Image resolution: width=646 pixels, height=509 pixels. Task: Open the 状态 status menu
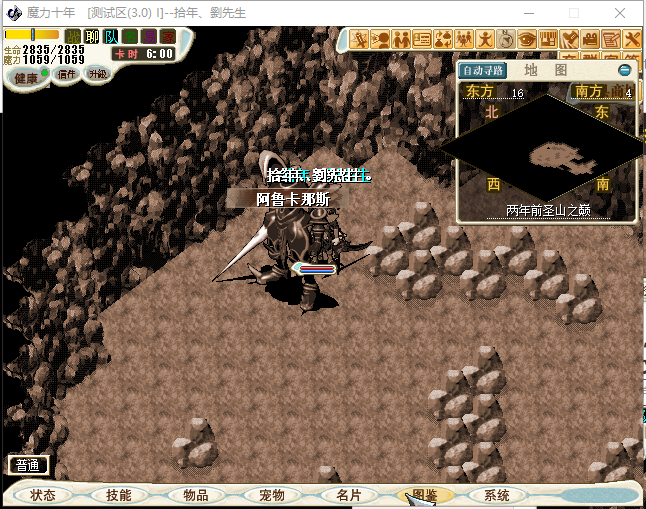pos(43,495)
